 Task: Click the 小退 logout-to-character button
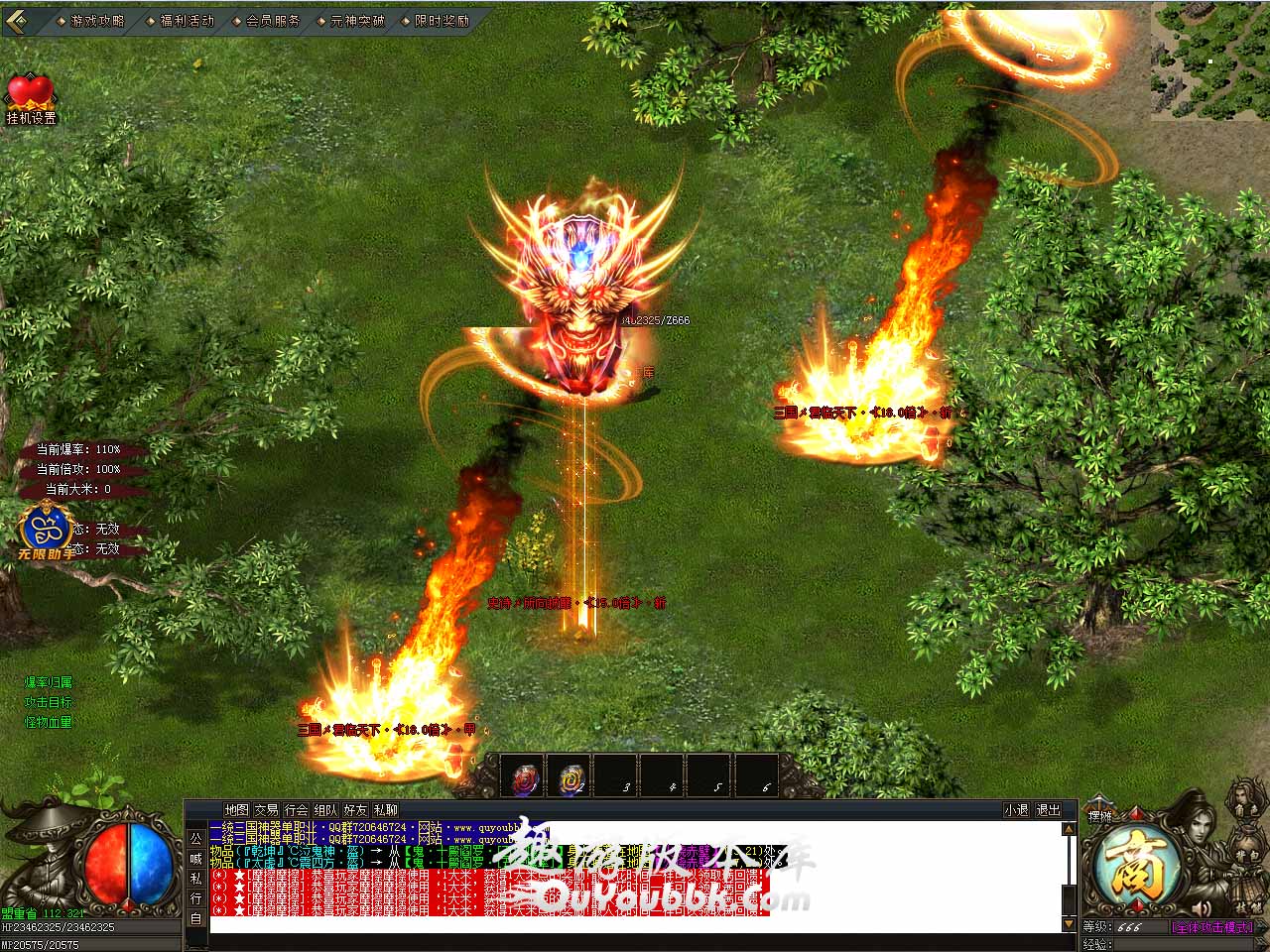point(1016,810)
